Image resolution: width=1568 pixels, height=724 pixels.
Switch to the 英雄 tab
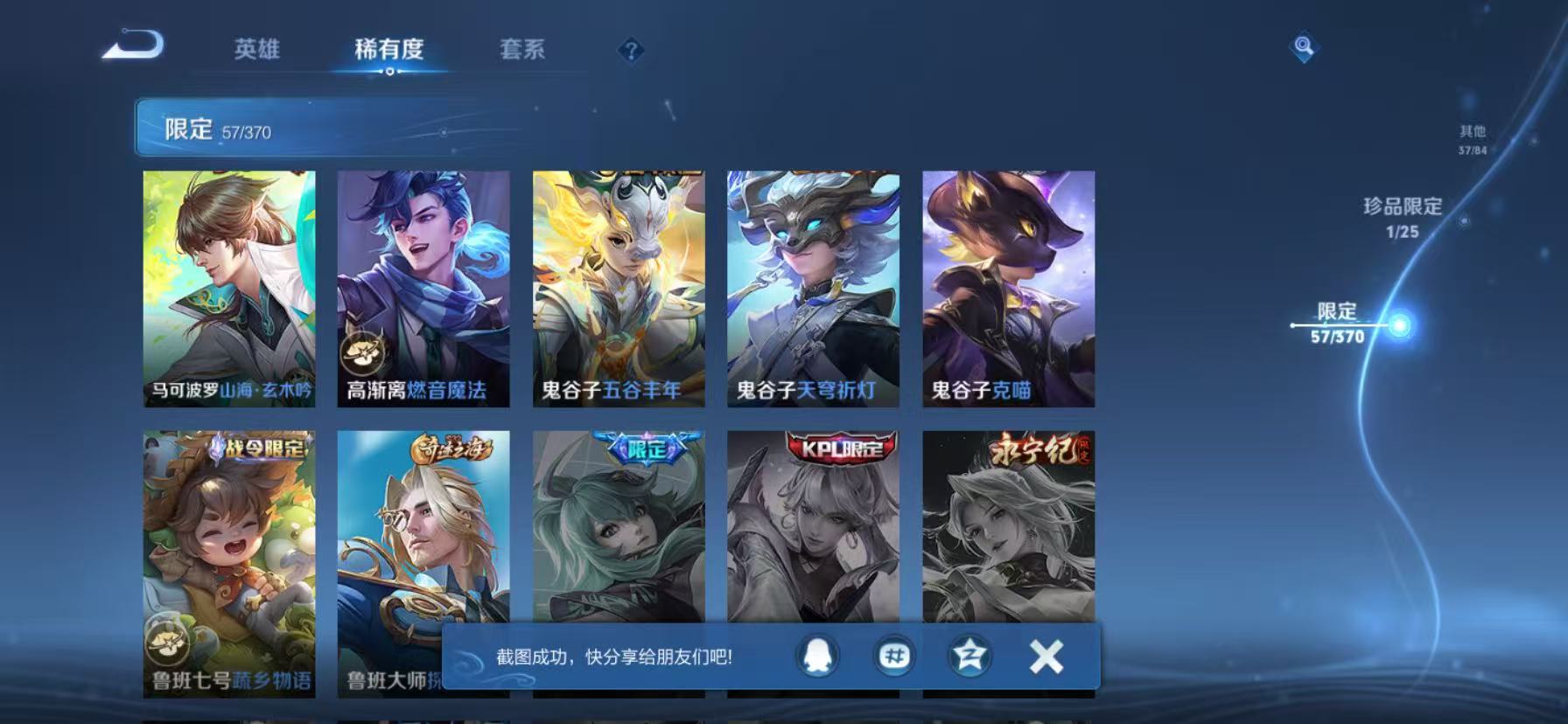(x=257, y=51)
